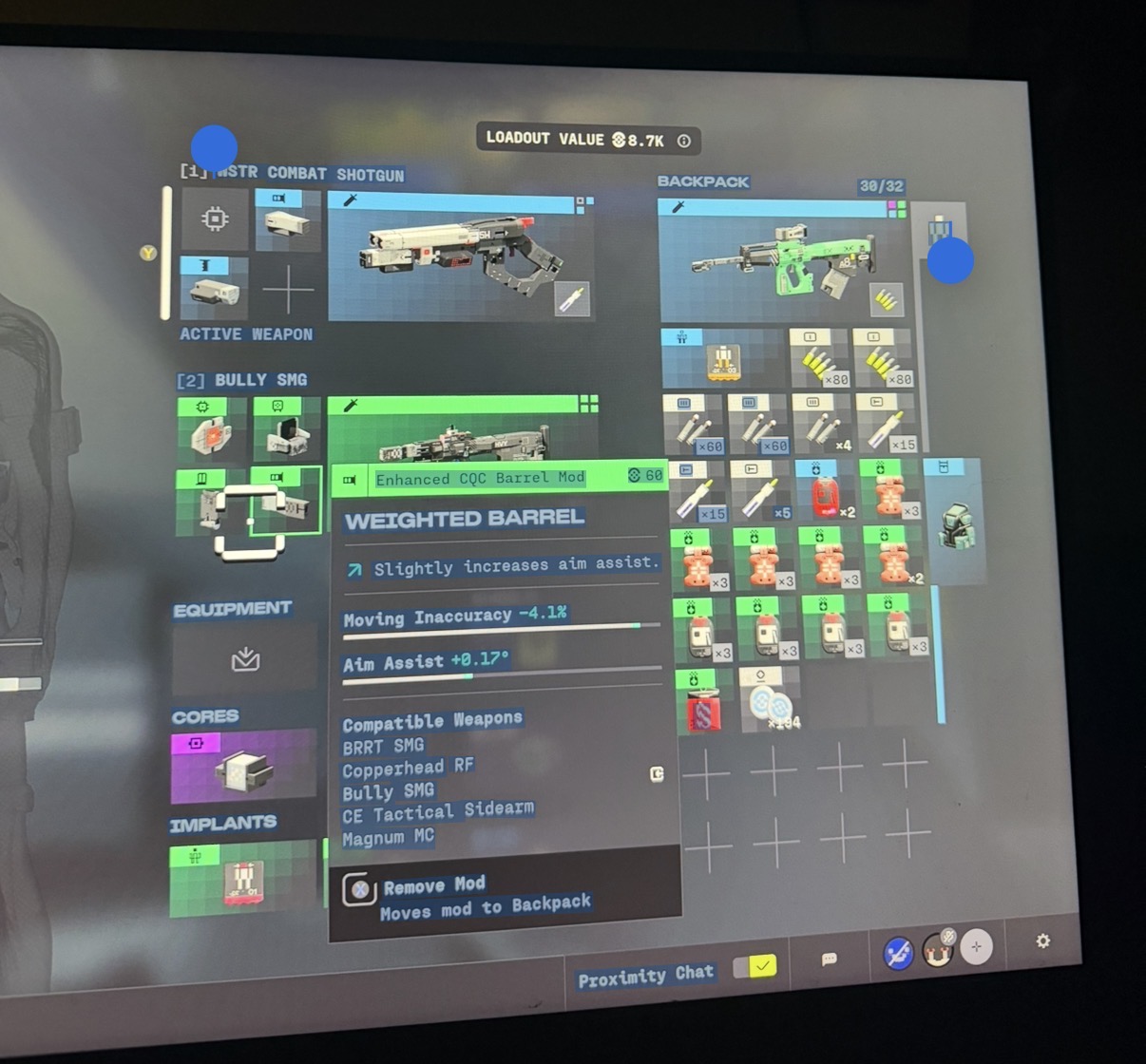The image size is (1146, 1064).
Task: Select the red dollar-sign item in backpack
Action: pos(704,704)
